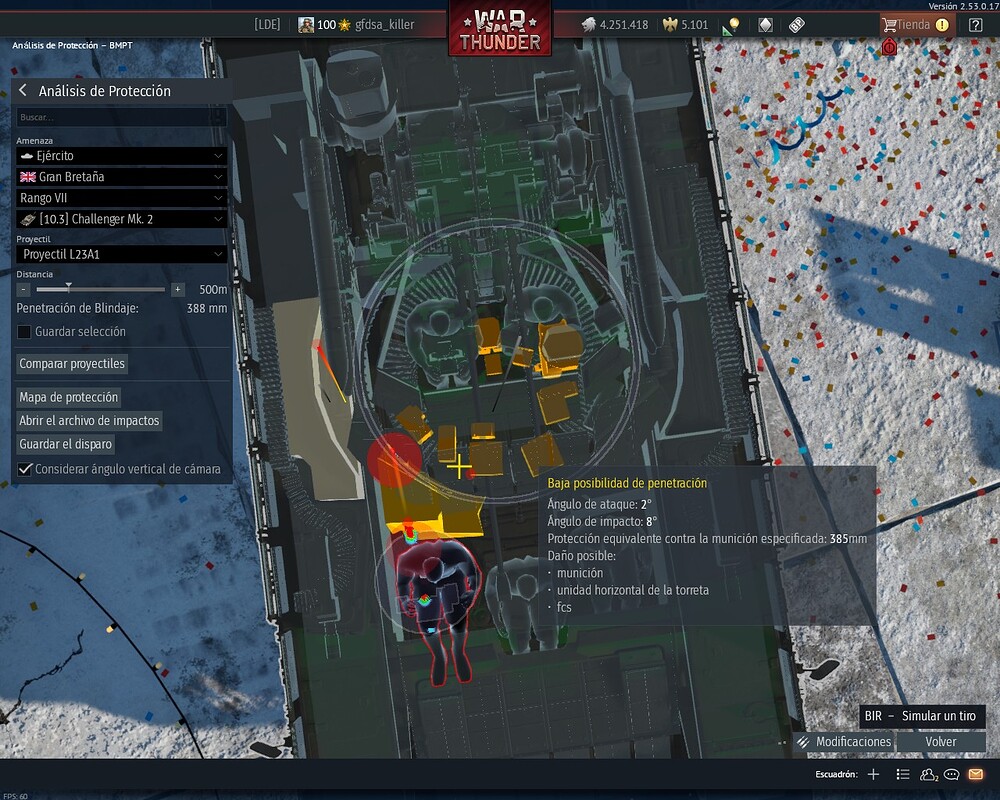Image resolution: width=1000 pixels, height=800 pixels.
Task: Go back from Análisis de Protección
Action: 23,91
